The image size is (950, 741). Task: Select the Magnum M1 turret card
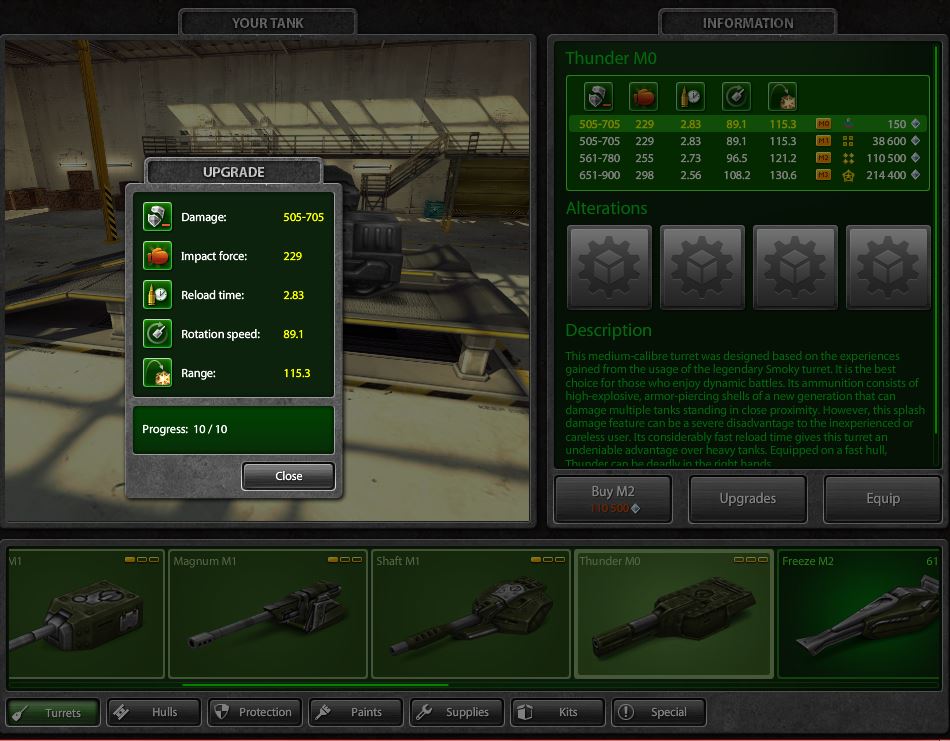click(x=266, y=613)
